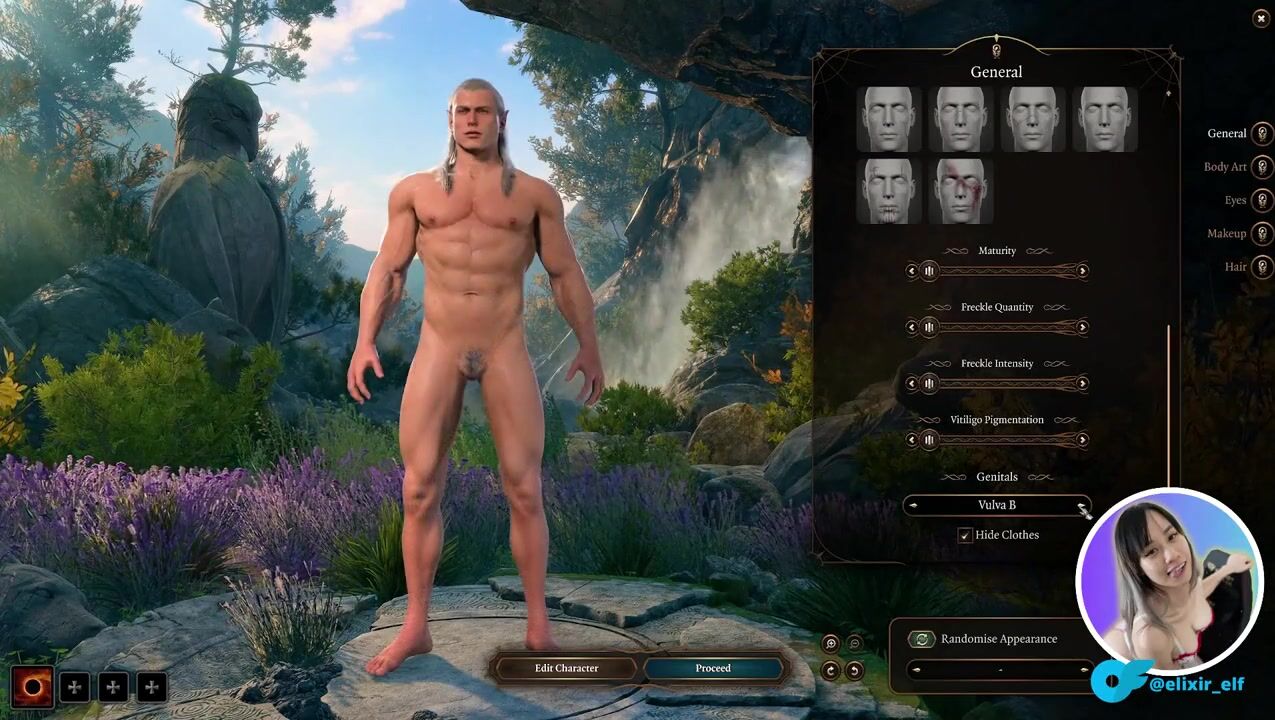1275x720 pixels.
Task: Select the dark eclipse portrait slot
Action: tap(32, 687)
